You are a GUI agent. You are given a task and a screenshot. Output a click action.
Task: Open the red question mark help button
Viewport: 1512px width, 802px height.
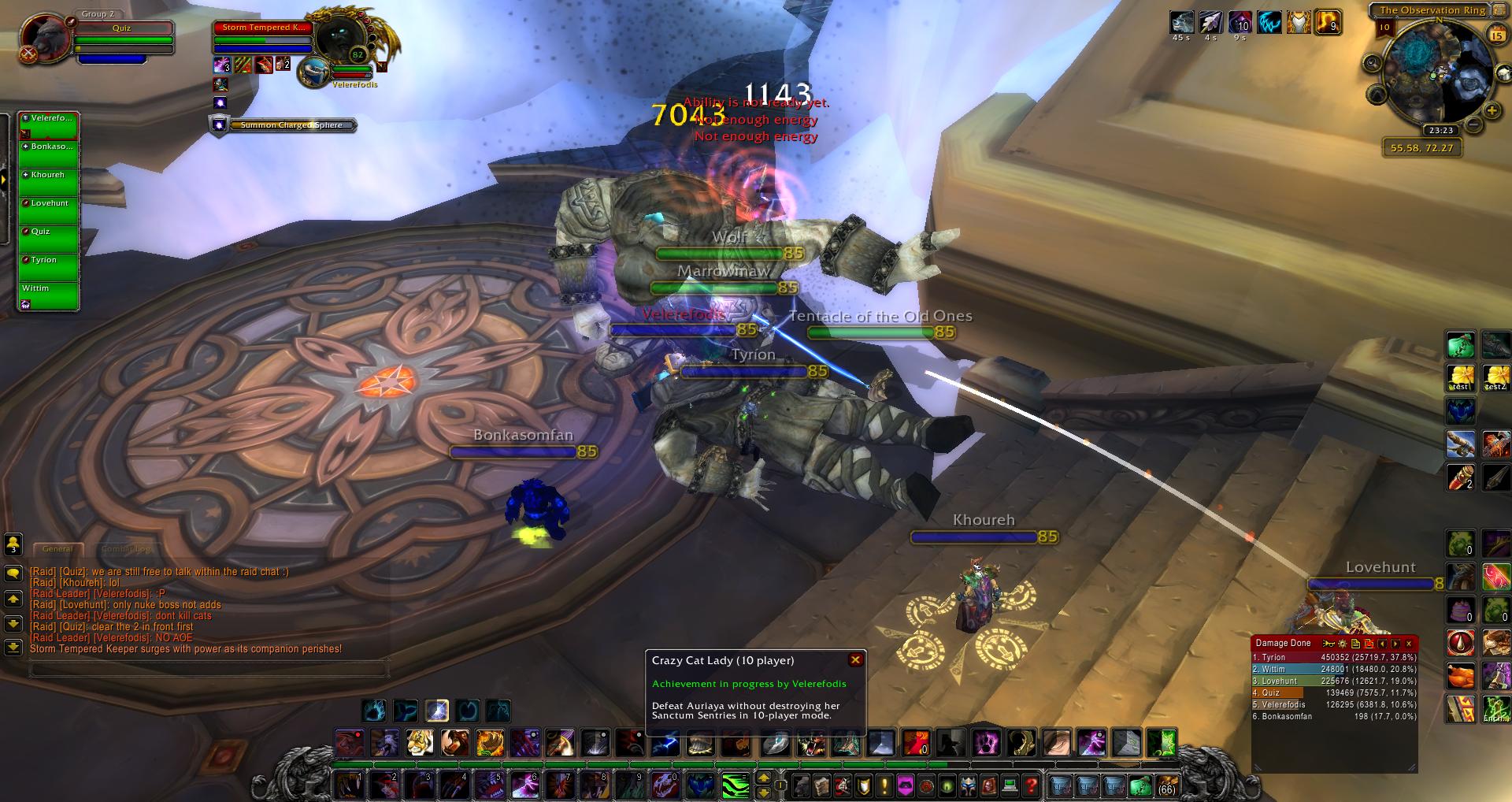[x=1032, y=785]
